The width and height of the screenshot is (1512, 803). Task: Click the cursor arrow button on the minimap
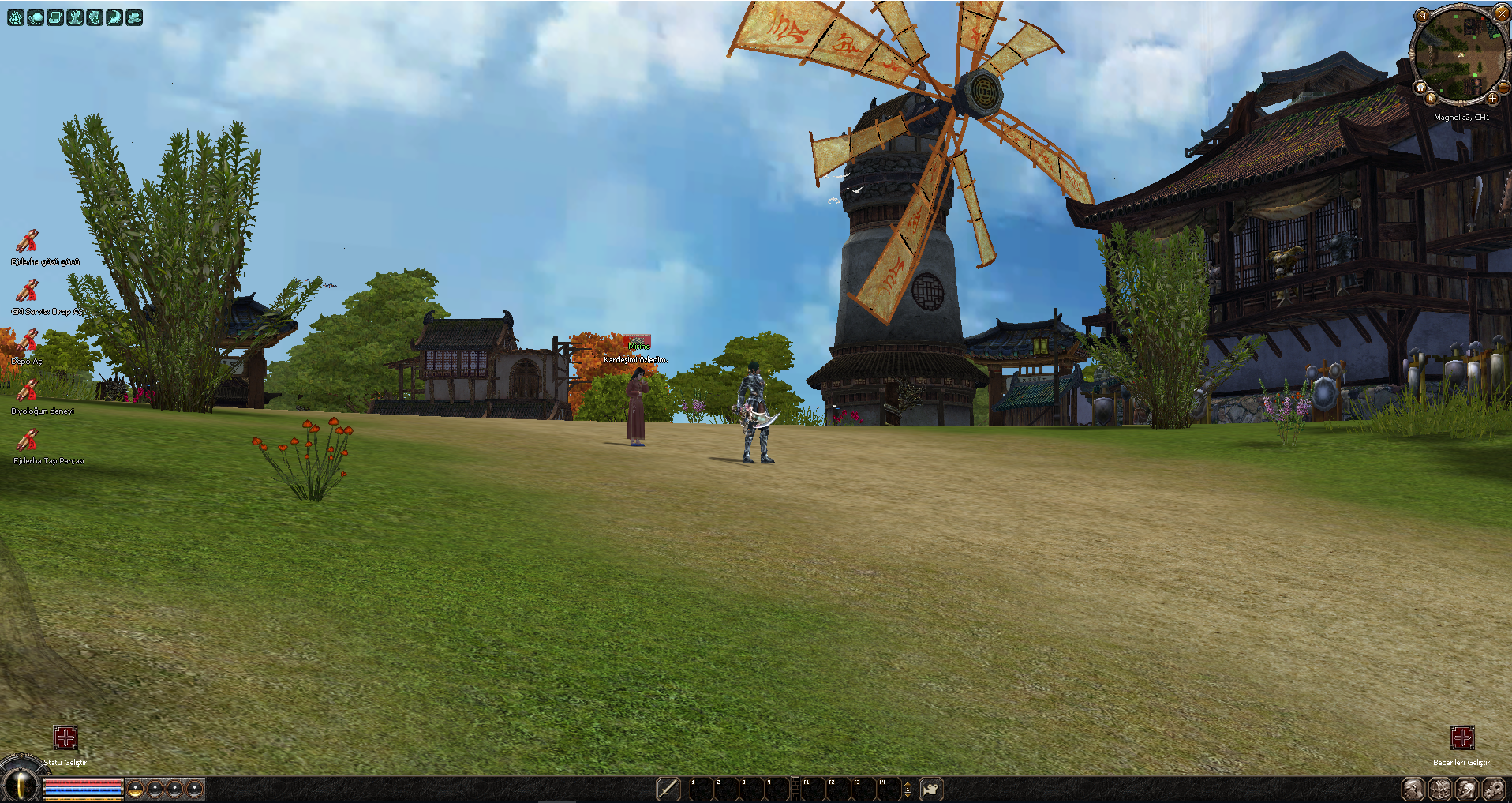point(1431,99)
